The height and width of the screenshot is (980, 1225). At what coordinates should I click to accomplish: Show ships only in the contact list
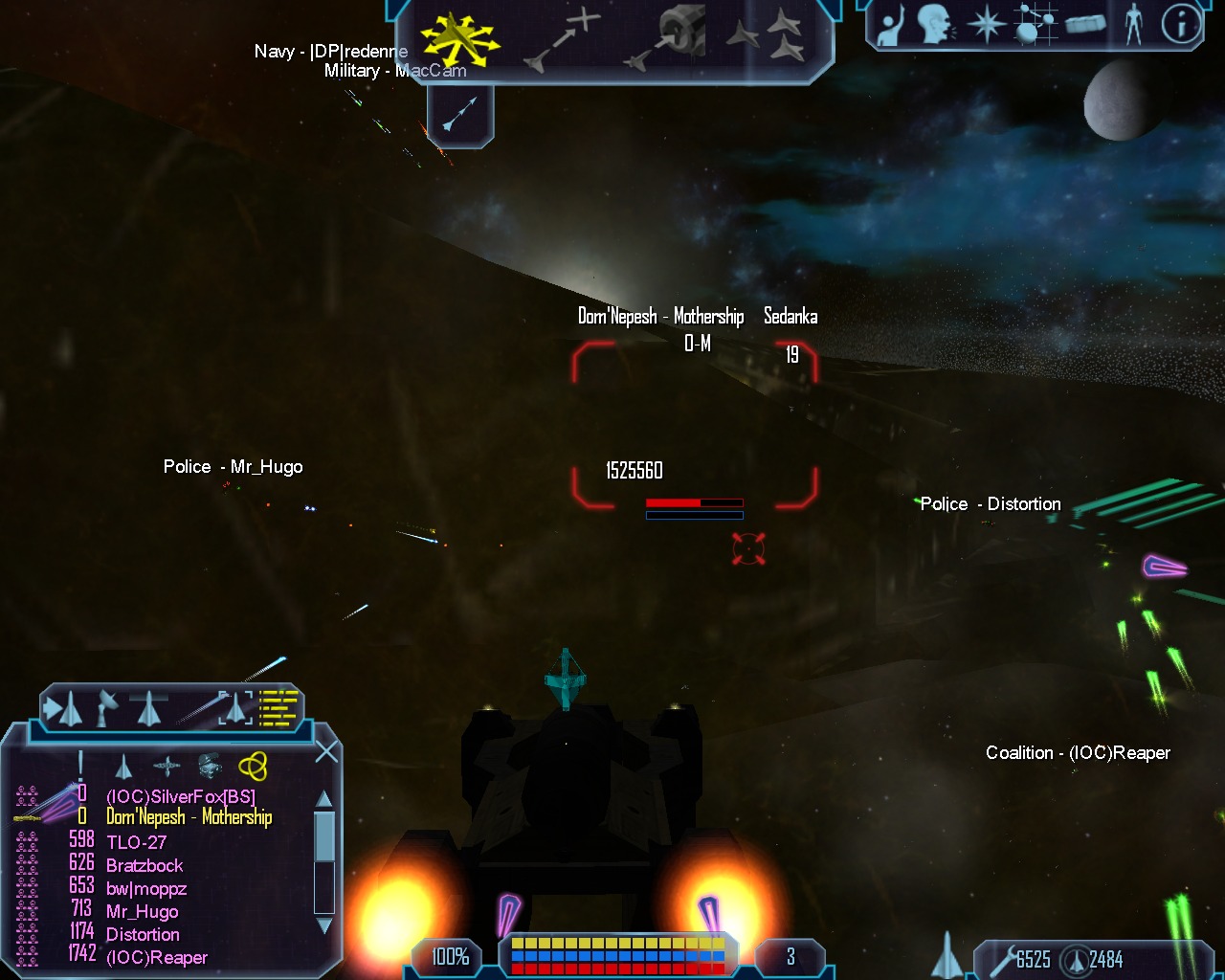[x=123, y=767]
